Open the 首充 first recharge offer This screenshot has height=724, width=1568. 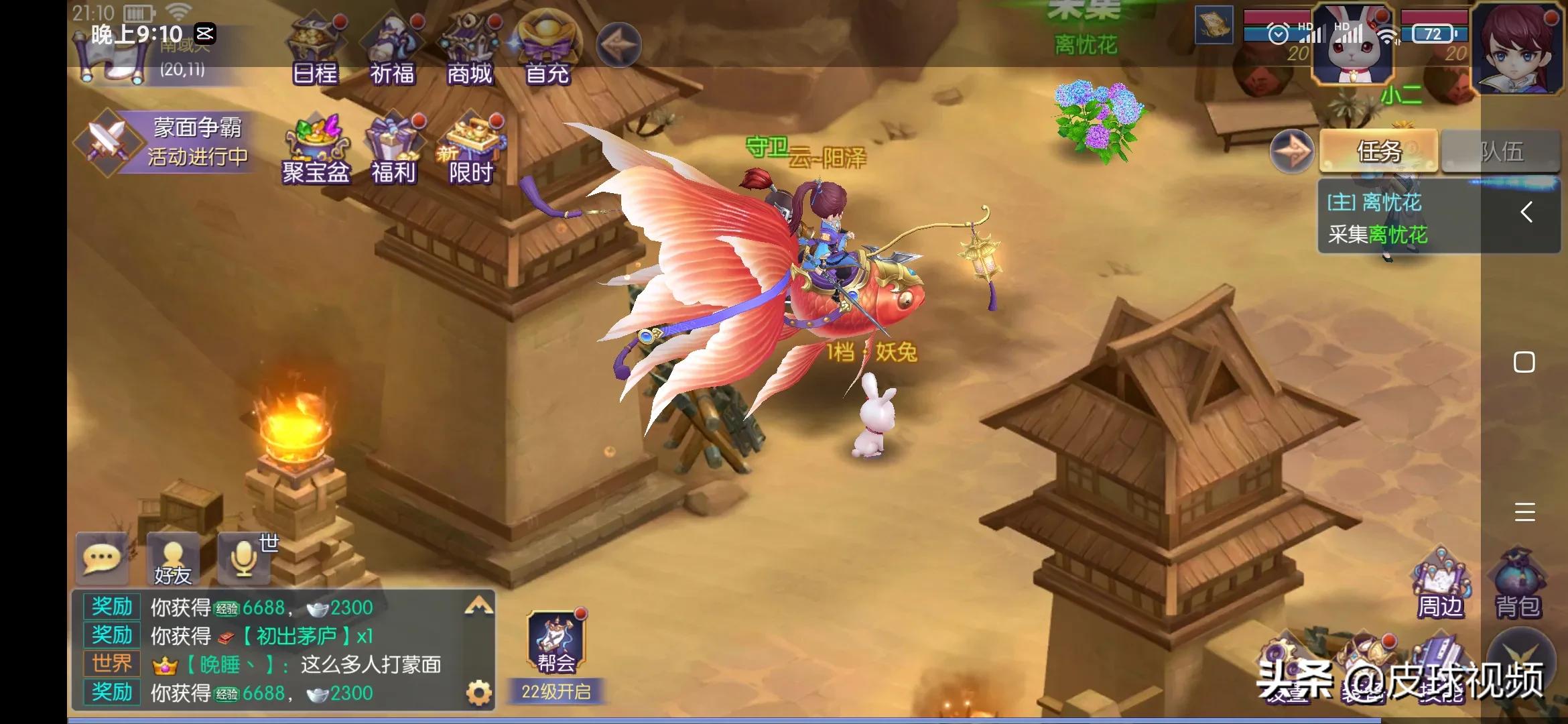pos(547,51)
